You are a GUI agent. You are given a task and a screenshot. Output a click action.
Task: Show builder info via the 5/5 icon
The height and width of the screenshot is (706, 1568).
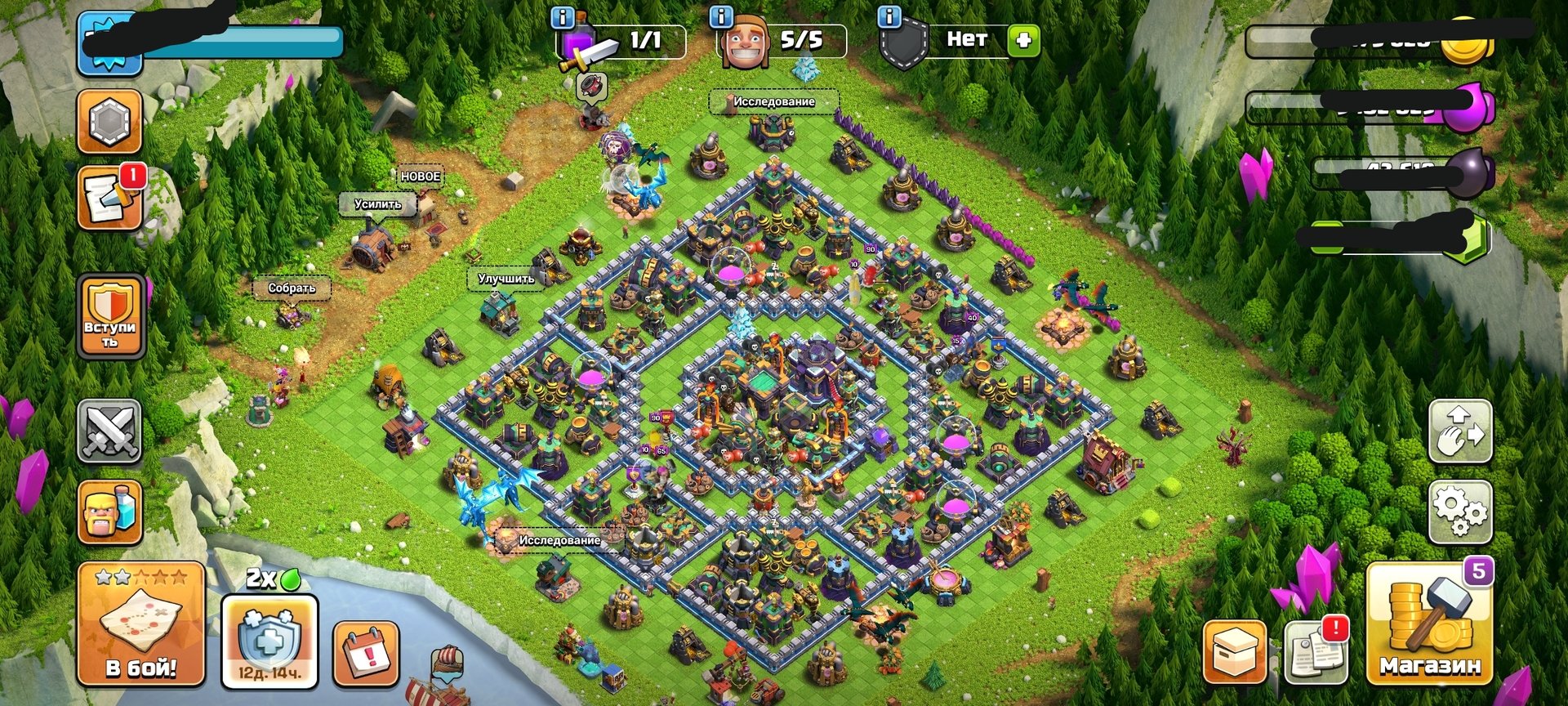point(722,18)
